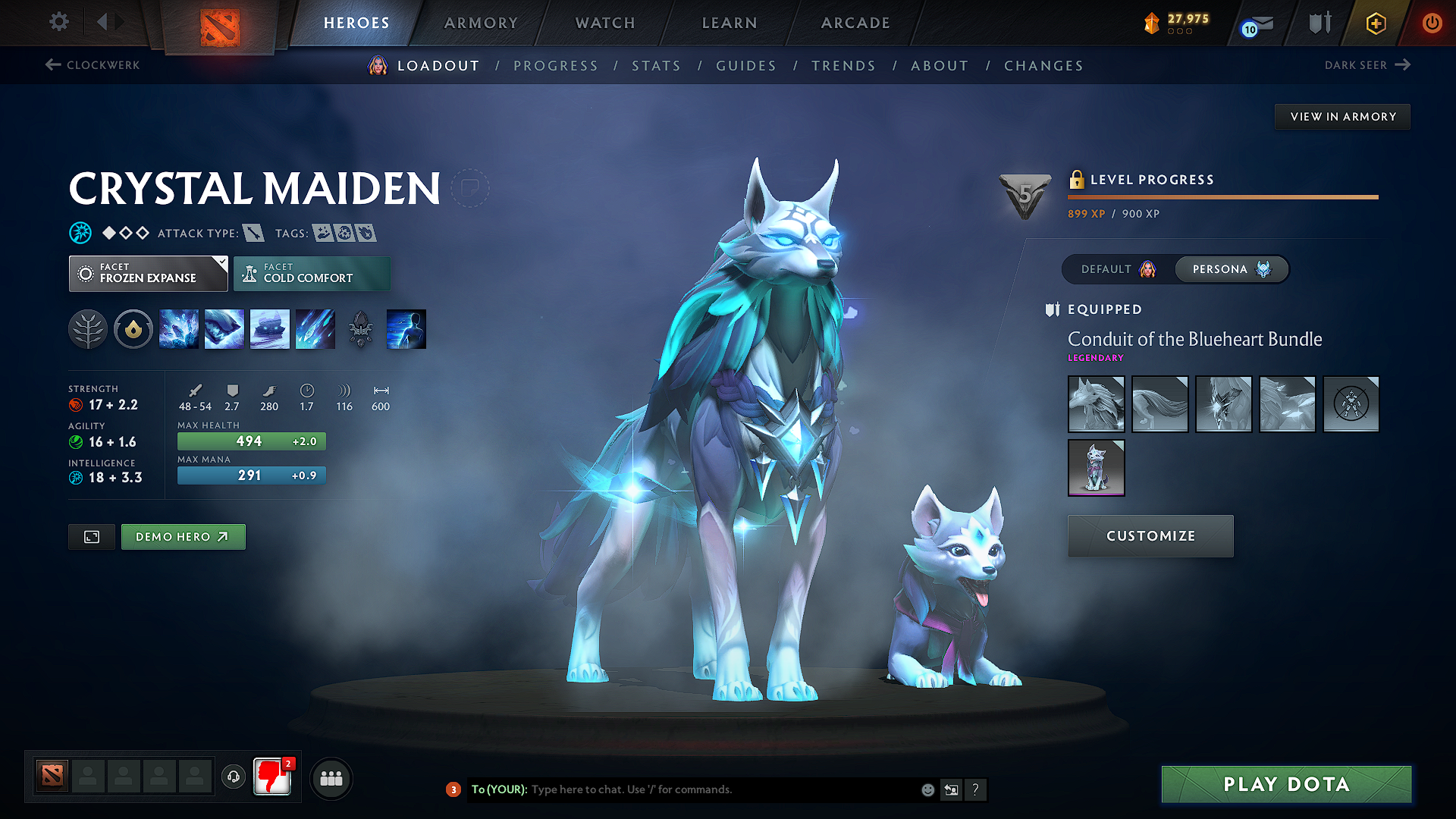This screenshot has width=1456, height=819.
Task: Open the voice chat headset icon
Action: click(233, 777)
